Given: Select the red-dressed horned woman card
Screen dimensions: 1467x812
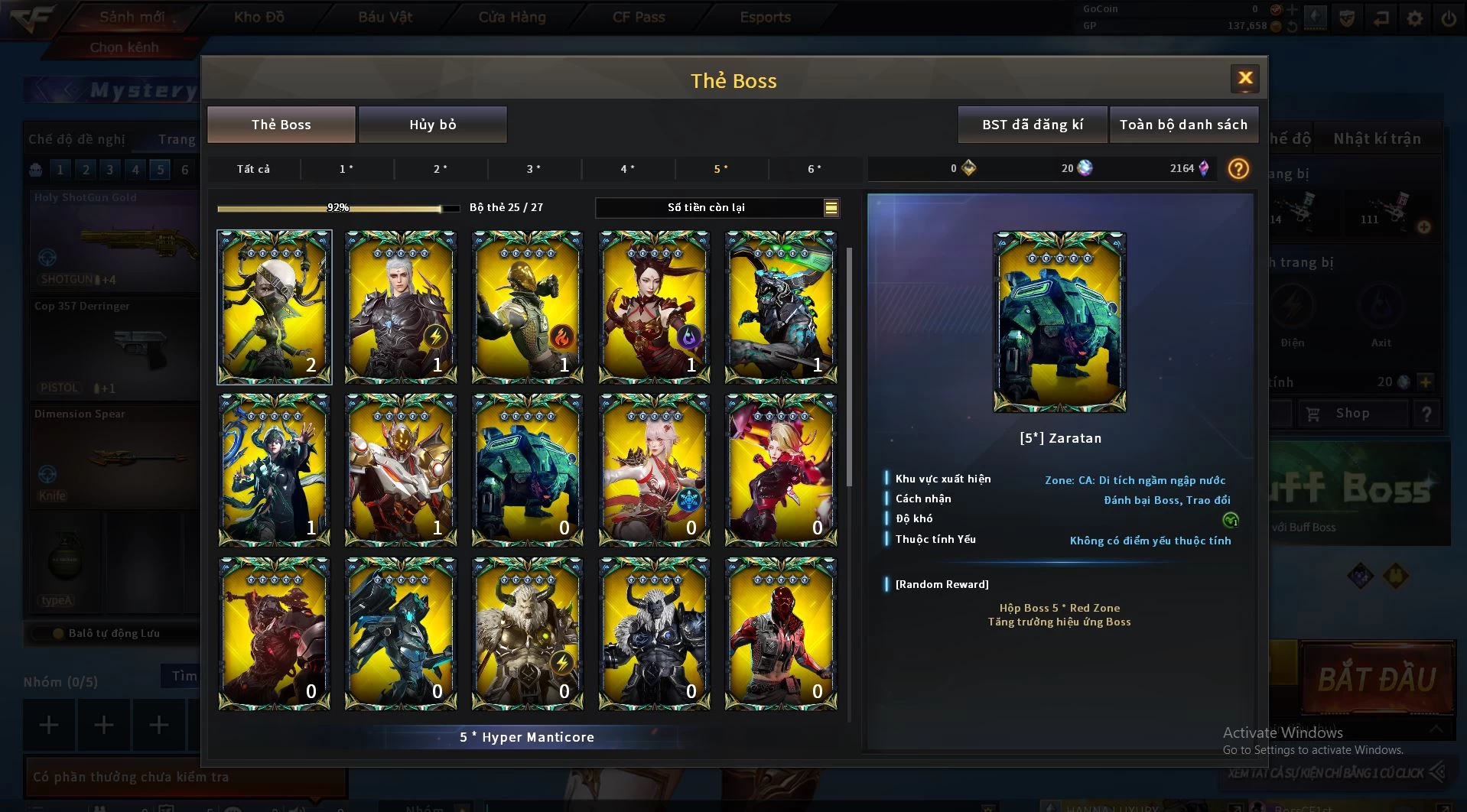Looking at the screenshot, I should coord(654,307).
